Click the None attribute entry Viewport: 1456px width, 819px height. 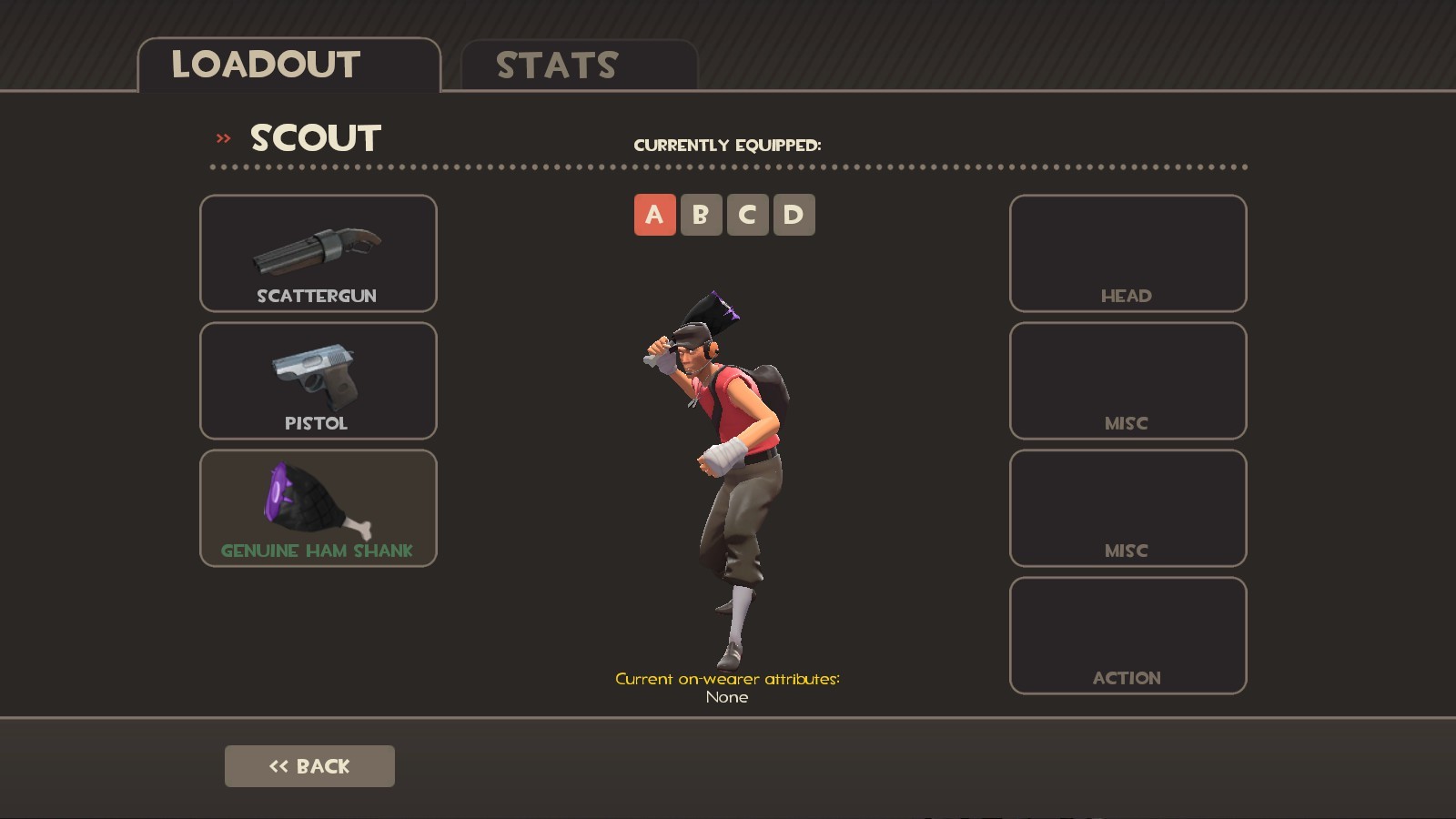[x=726, y=697]
